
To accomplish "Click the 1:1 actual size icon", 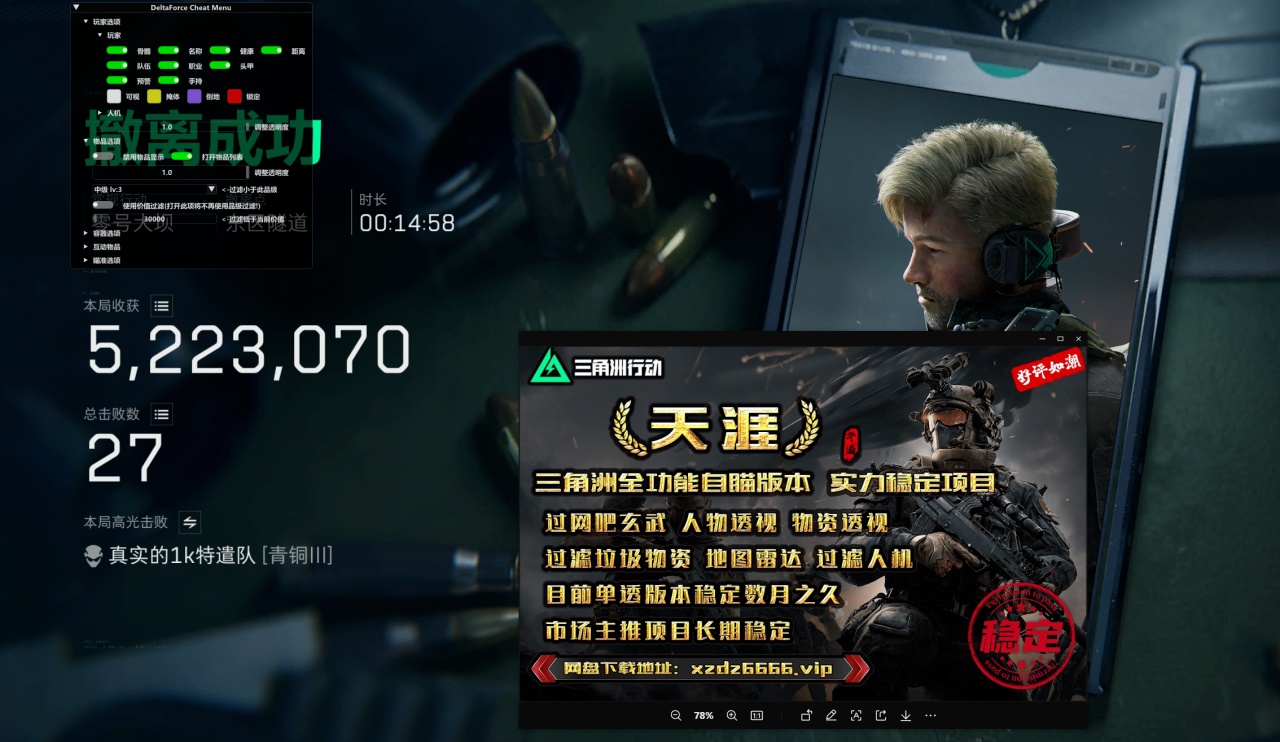I will pyautogui.click(x=758, y=716).
